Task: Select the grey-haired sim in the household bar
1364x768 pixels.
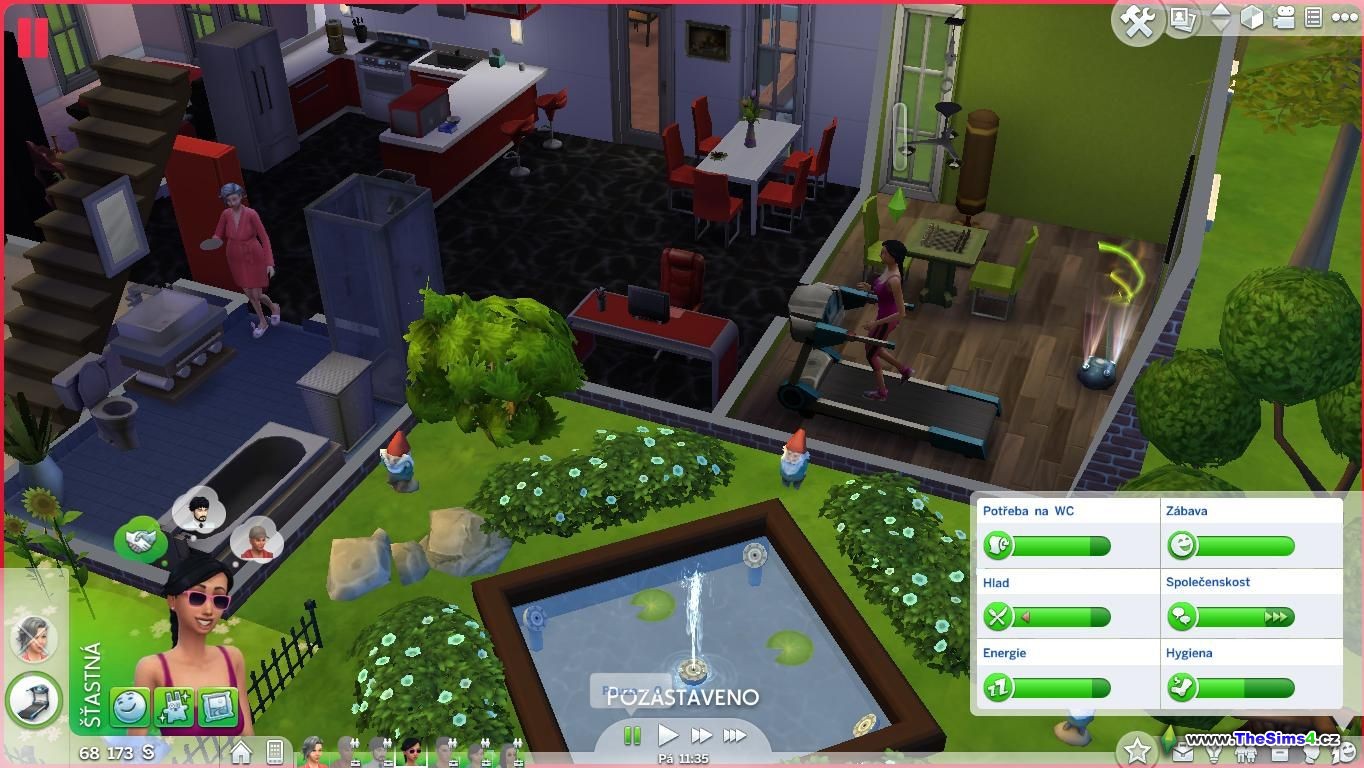Action: tap(313, 749)
